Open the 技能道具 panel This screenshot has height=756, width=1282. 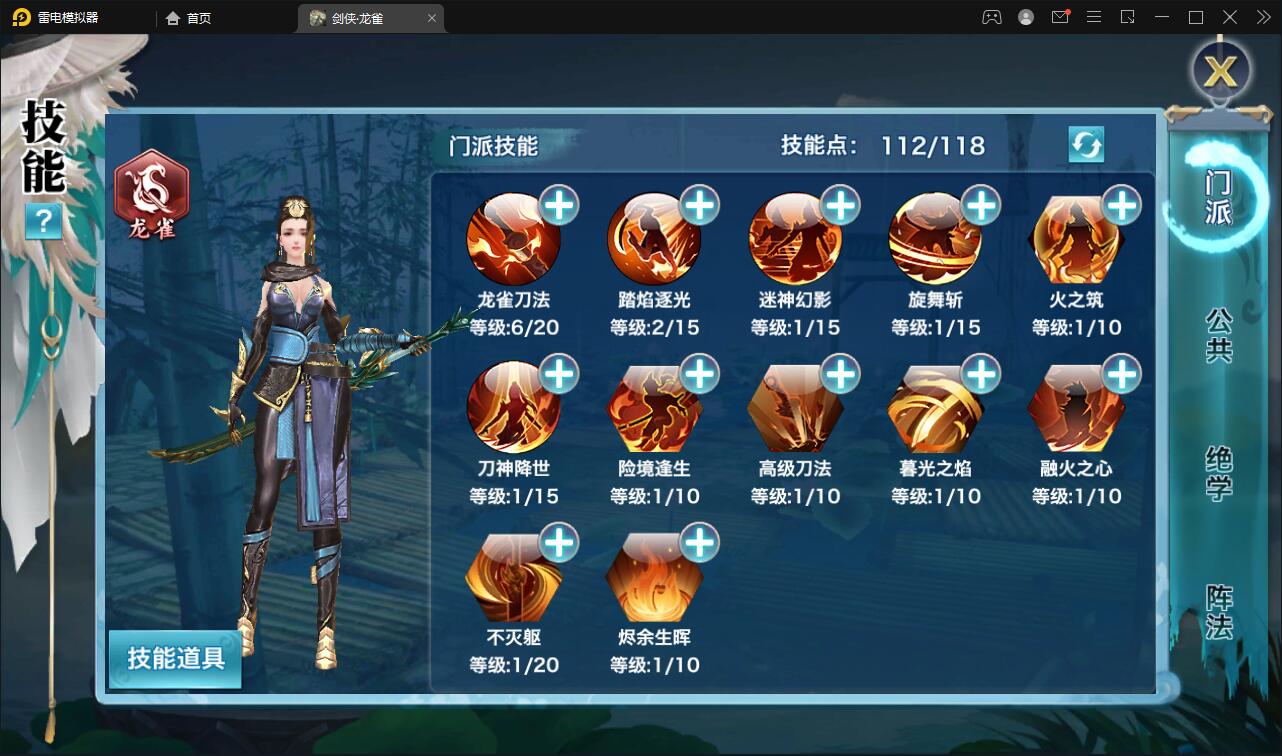(174, 660)
